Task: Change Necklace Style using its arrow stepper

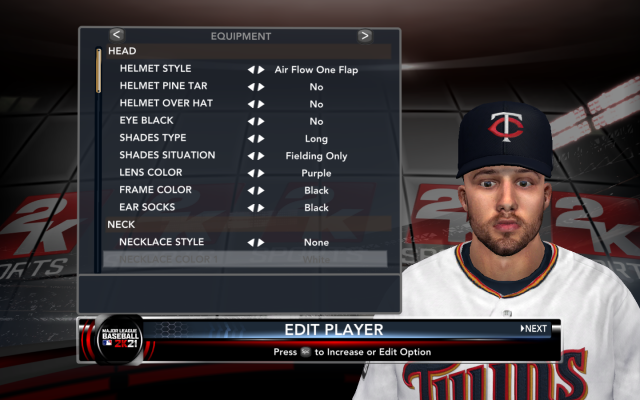Action: point(256,242)
